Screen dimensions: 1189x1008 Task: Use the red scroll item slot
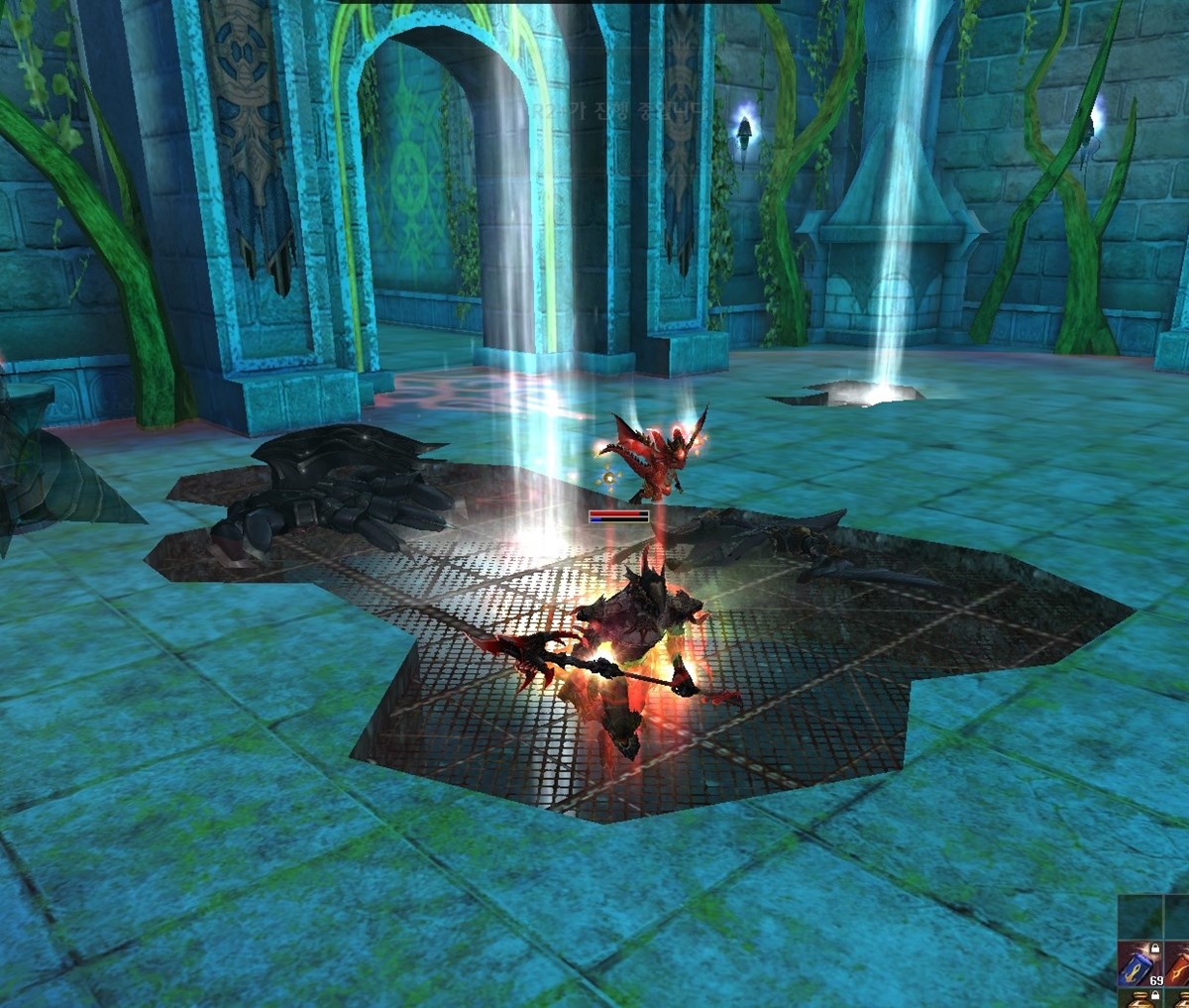(x=1178, y=964)
